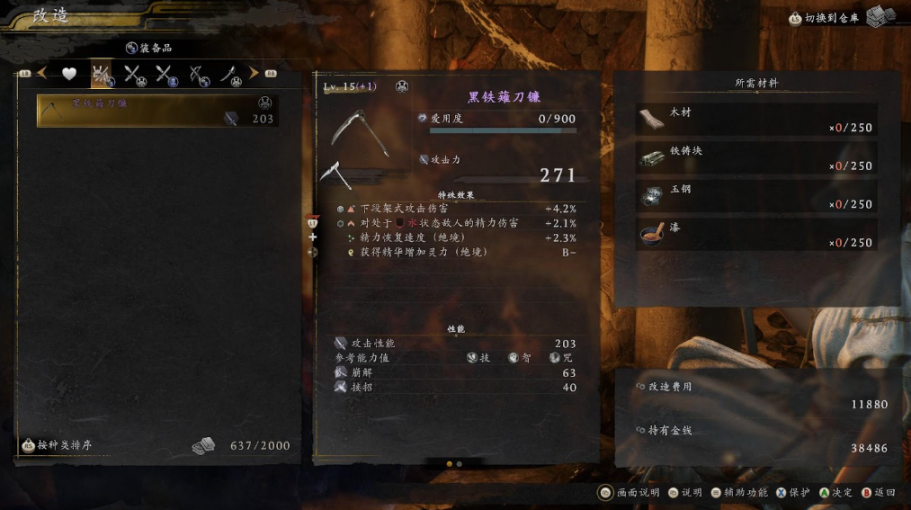Select the 下段架式攻击伤害 special effect
Viewport: 911px width, 510px height.
click(x=460, y=208)
